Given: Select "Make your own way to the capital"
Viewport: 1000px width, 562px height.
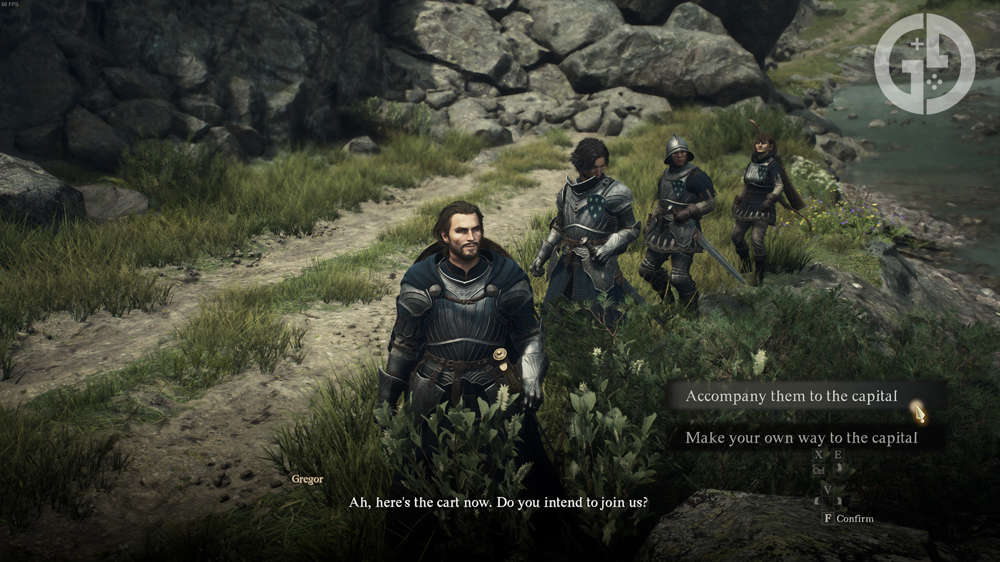Looking at the screenshot, I should point(801,438).
